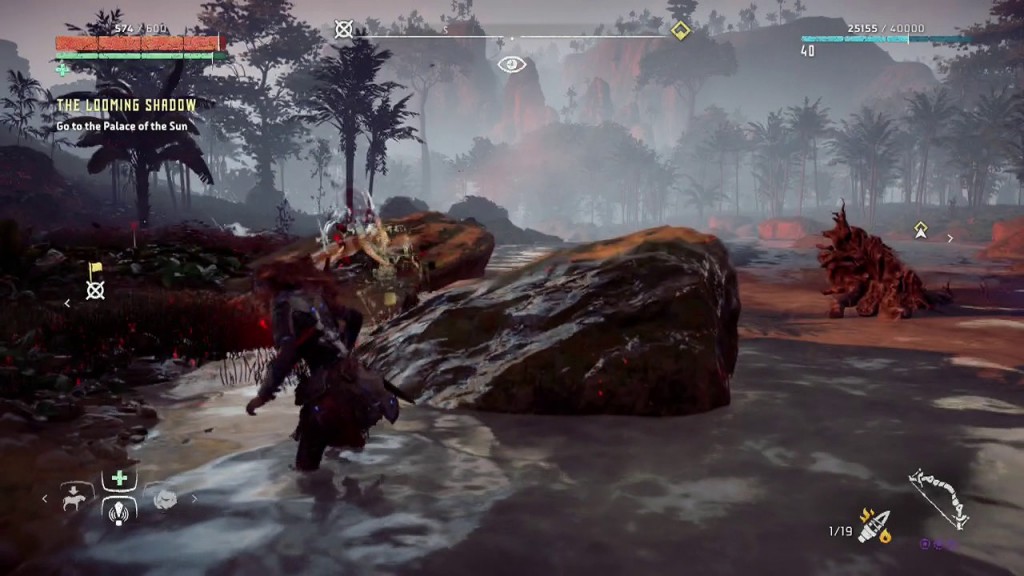Image resolution: width=1024 pixels, height=576 pixels.
Task: Click the crossed-circle marker on the compass
Action: point(344,29)
